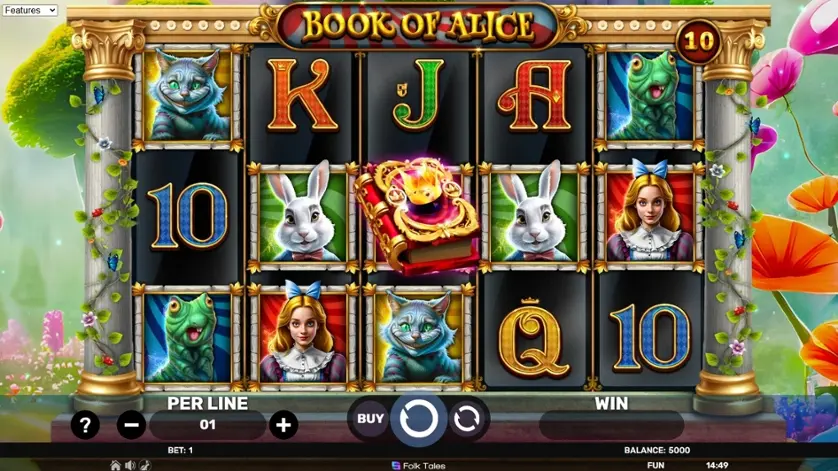Open the Features dropdown
Viewport: 838px width, 471px height.
(x=30, y=10)
